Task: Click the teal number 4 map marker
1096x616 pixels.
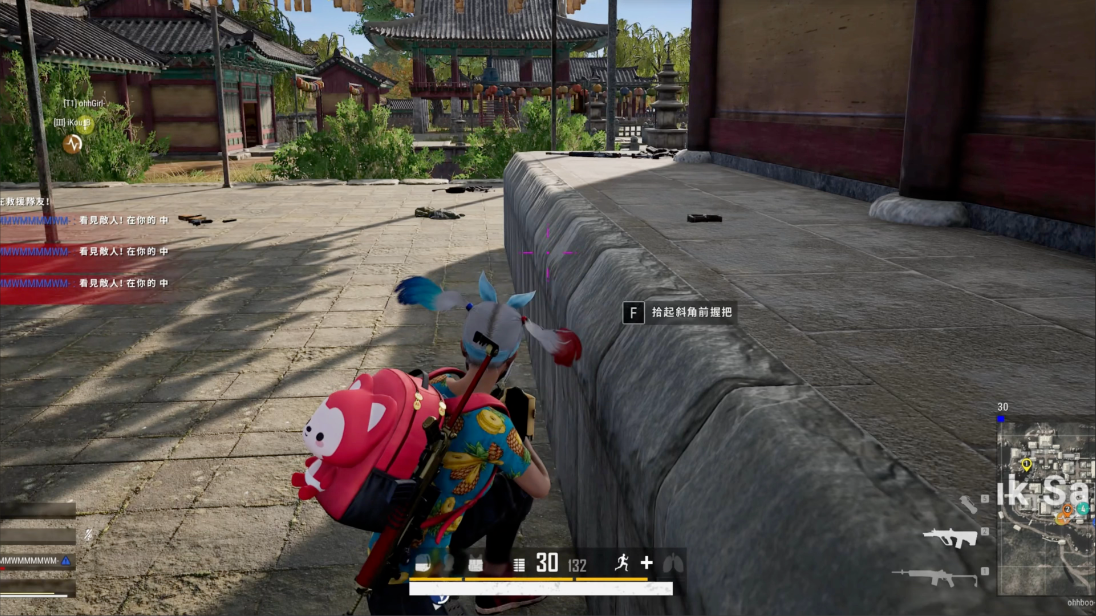Action: coord(1083,507)
